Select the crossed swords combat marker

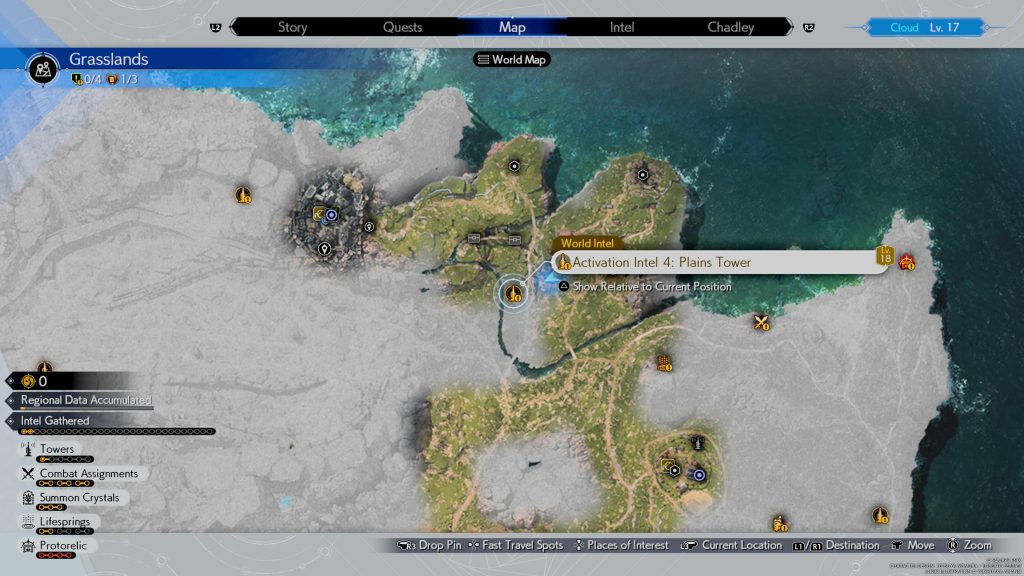(762, 322)
